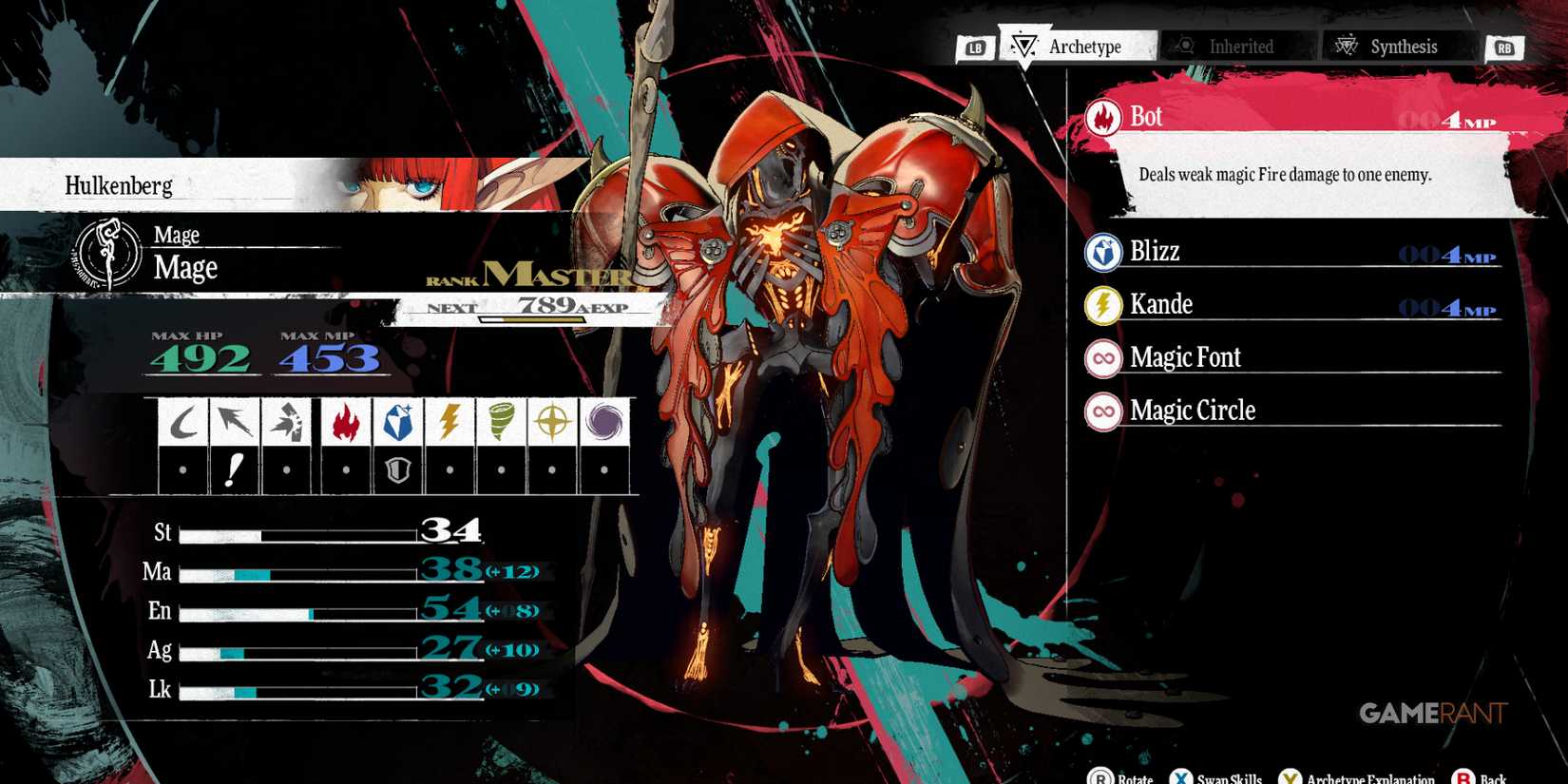1568x784 pixels.
Task: Expand the LB shoulder button tab selector
Action: pyautogui.click(x=978, y=47)
